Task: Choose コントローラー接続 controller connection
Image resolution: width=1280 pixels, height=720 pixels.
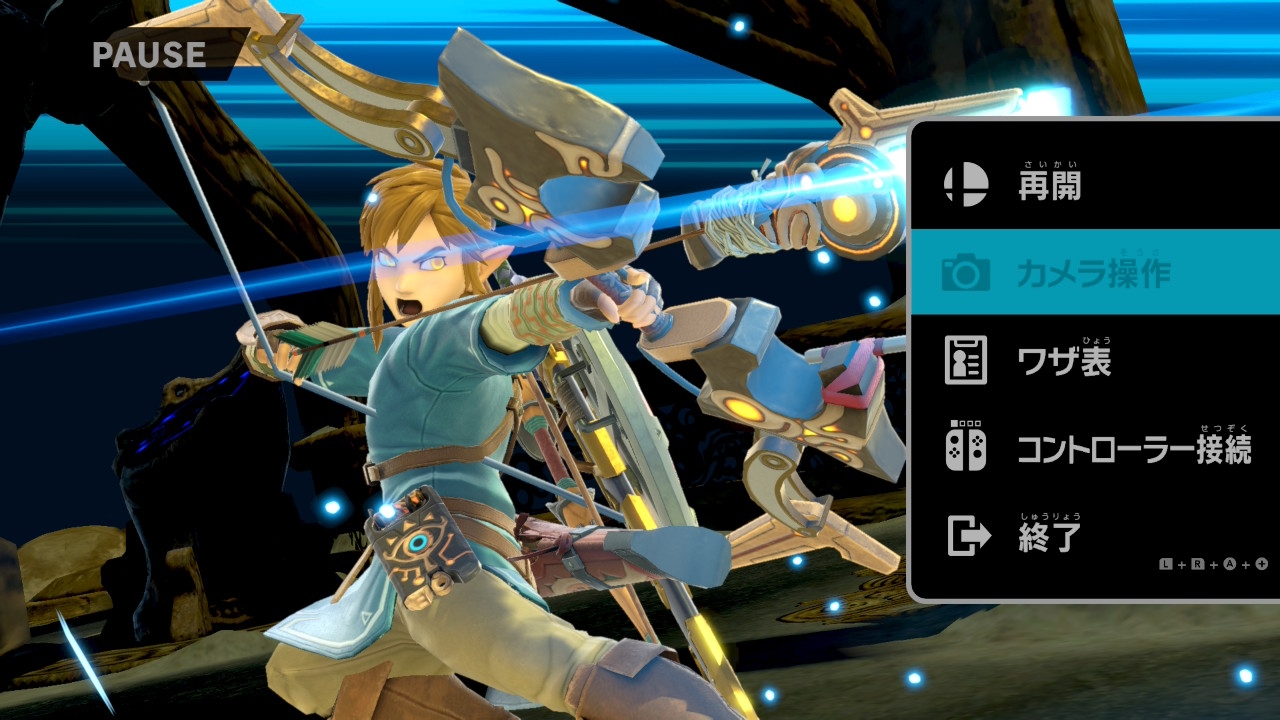Action: 1133,449
